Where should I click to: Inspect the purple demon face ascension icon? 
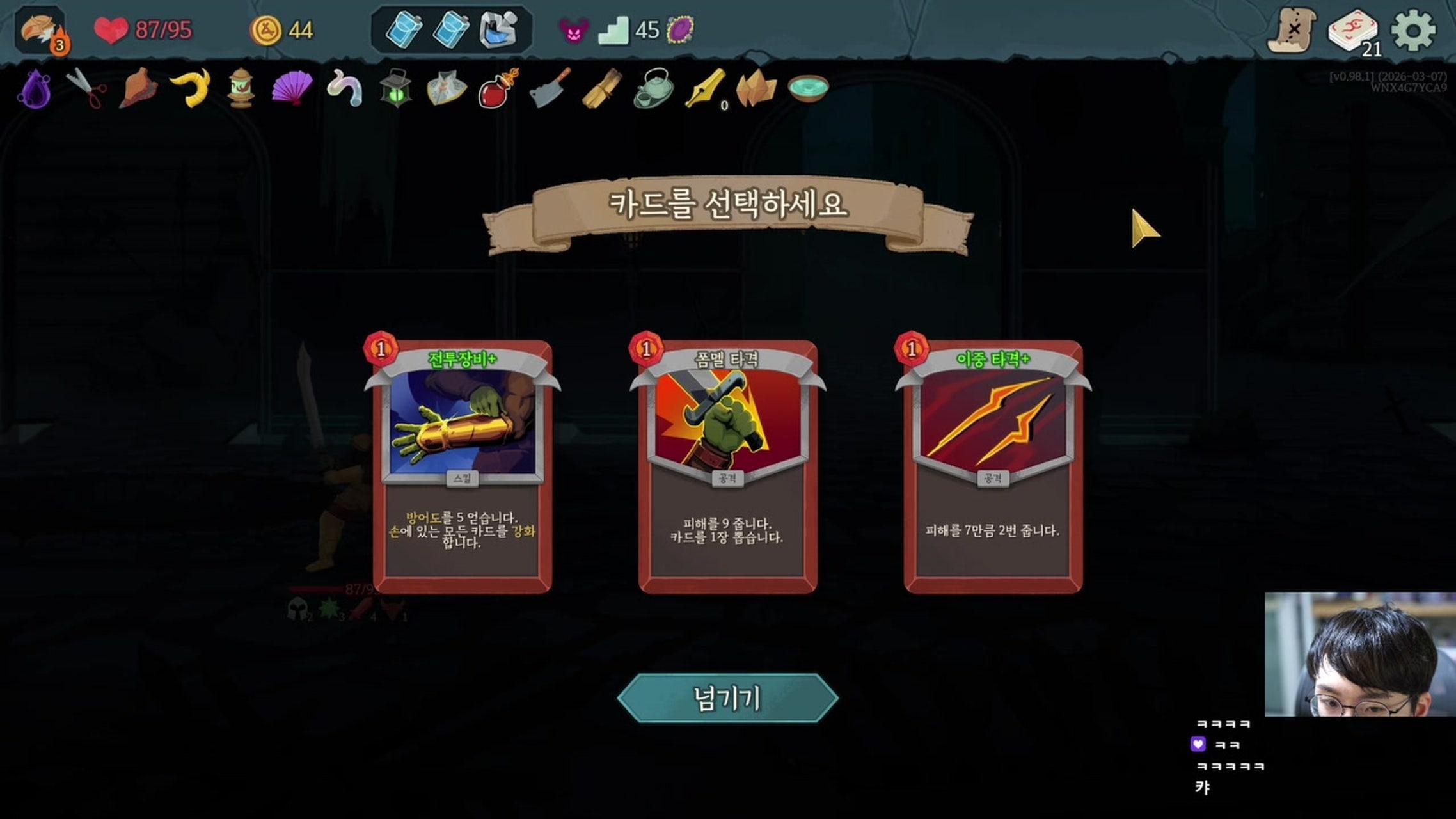pyautogui.click(x=573, y=30)
